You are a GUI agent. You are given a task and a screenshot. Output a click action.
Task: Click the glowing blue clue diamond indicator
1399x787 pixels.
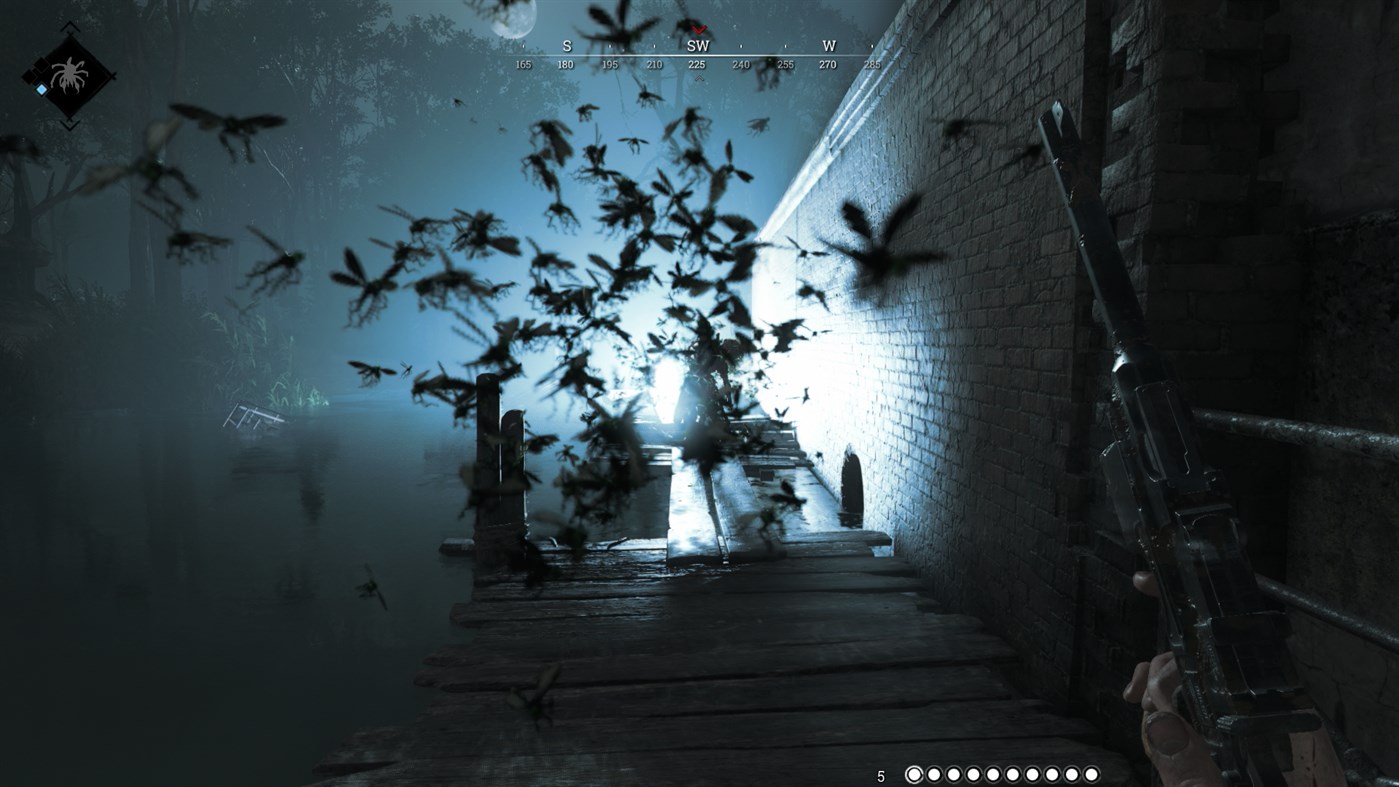[x=41, y=88]
